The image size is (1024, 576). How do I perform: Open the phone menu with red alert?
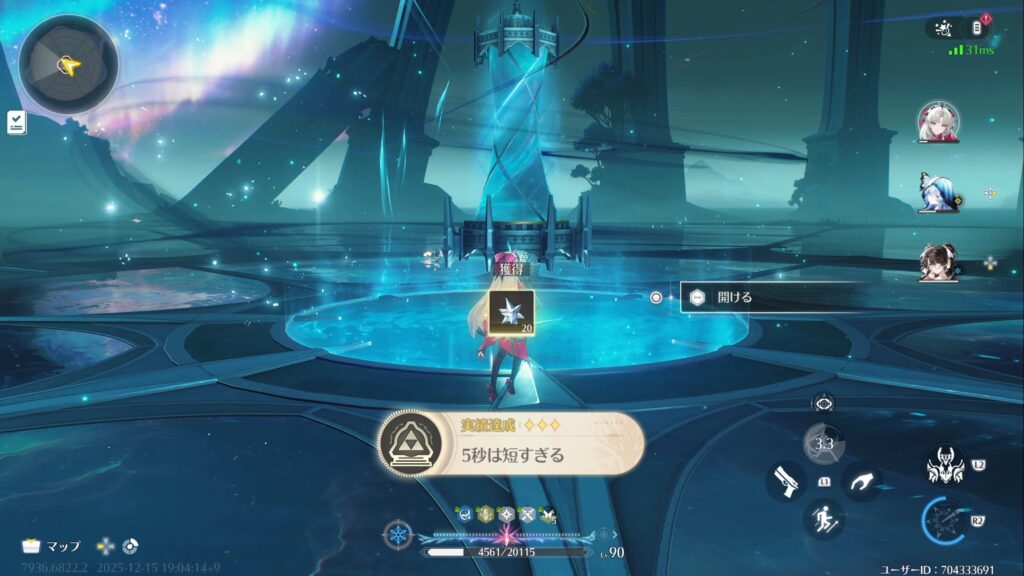(x=980, y=27)
